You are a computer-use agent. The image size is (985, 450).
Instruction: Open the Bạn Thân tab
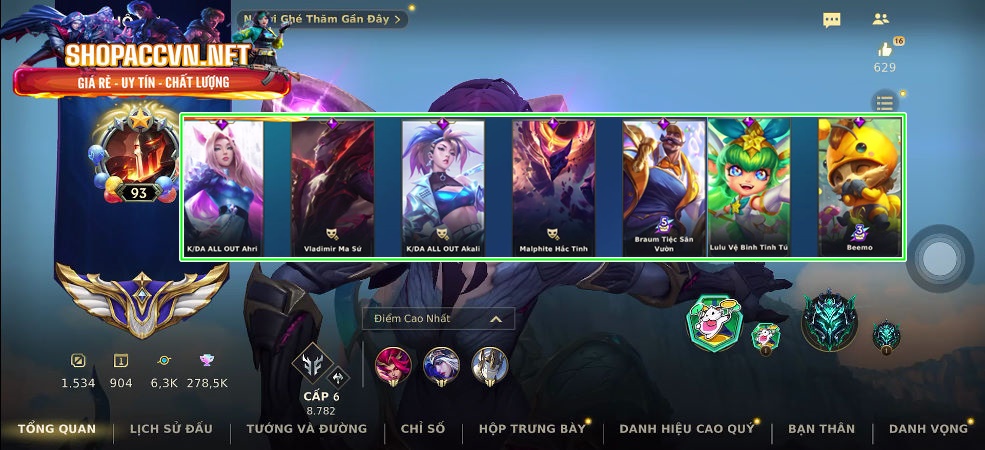(821, 429)
